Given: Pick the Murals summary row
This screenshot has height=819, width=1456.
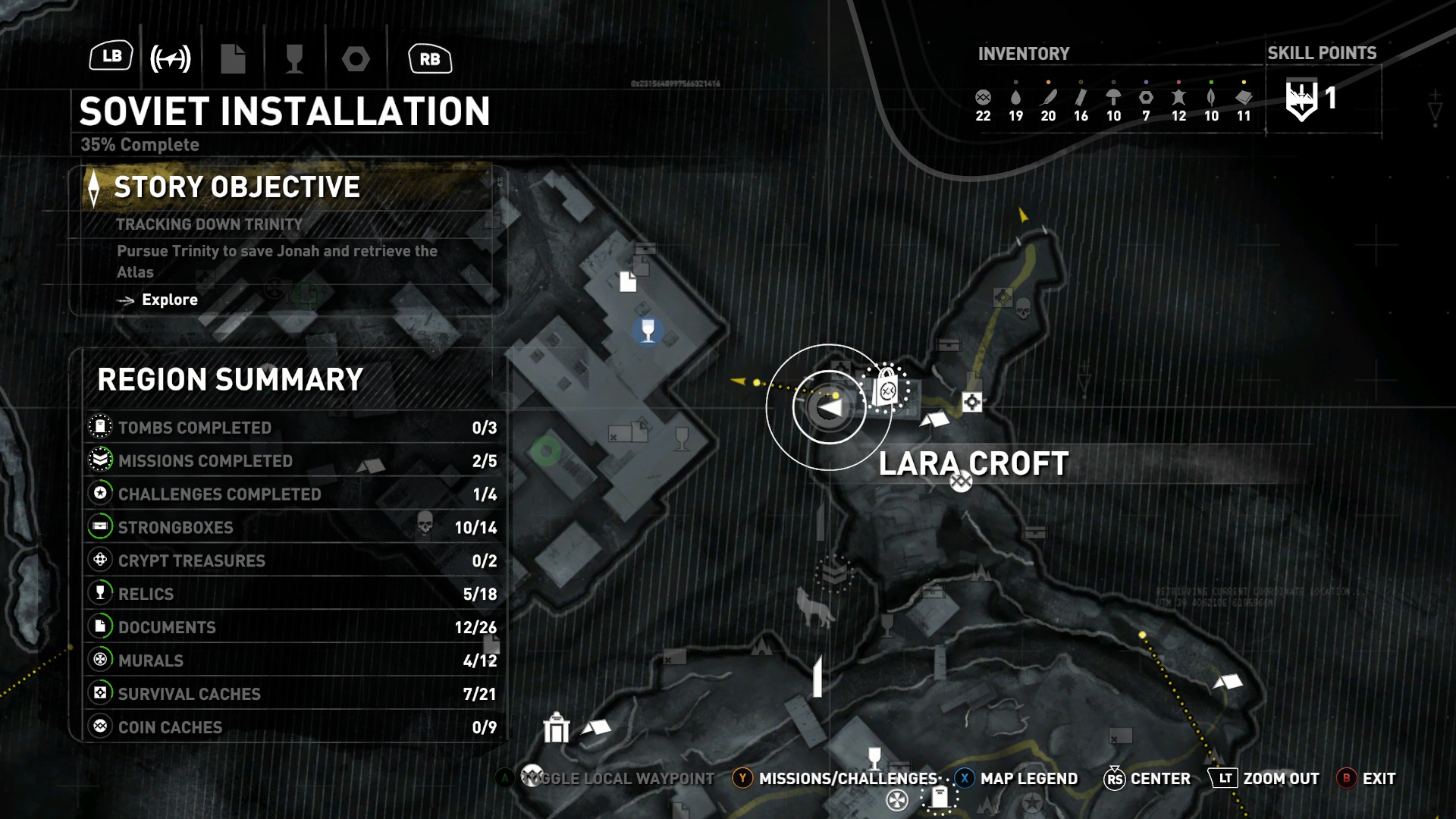Looking at the screenshot, I should pyautogui.click(x=292, y=661).
